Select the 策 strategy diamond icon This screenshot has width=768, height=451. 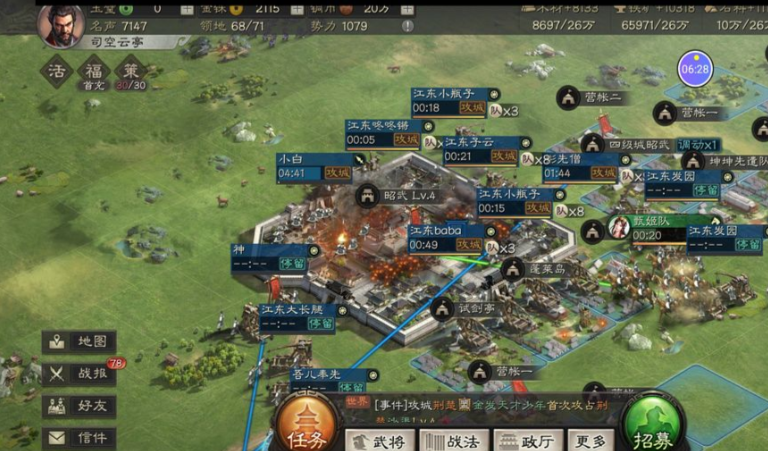click(129, 70)
